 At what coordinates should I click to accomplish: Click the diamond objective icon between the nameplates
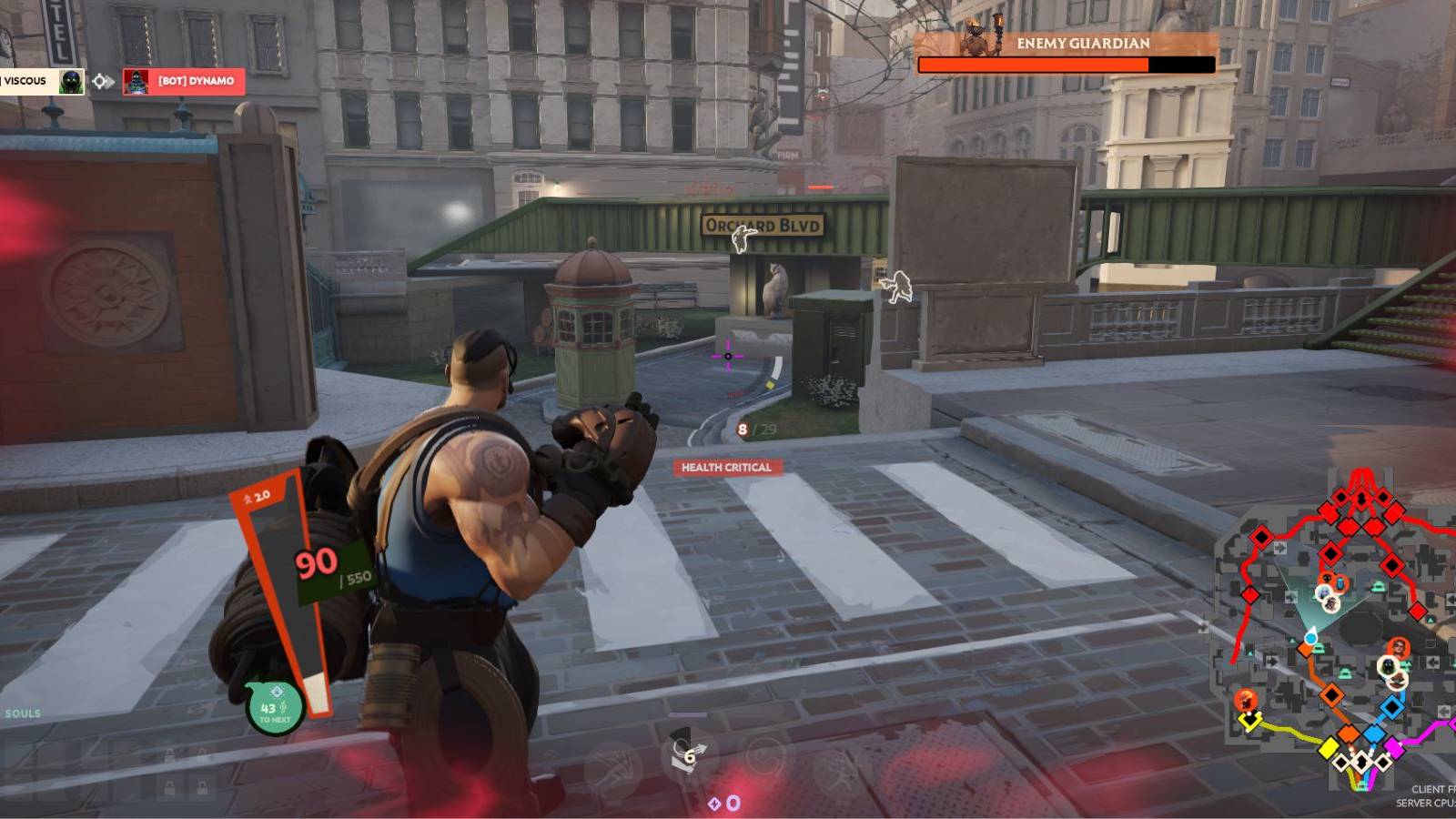point(98,81)
